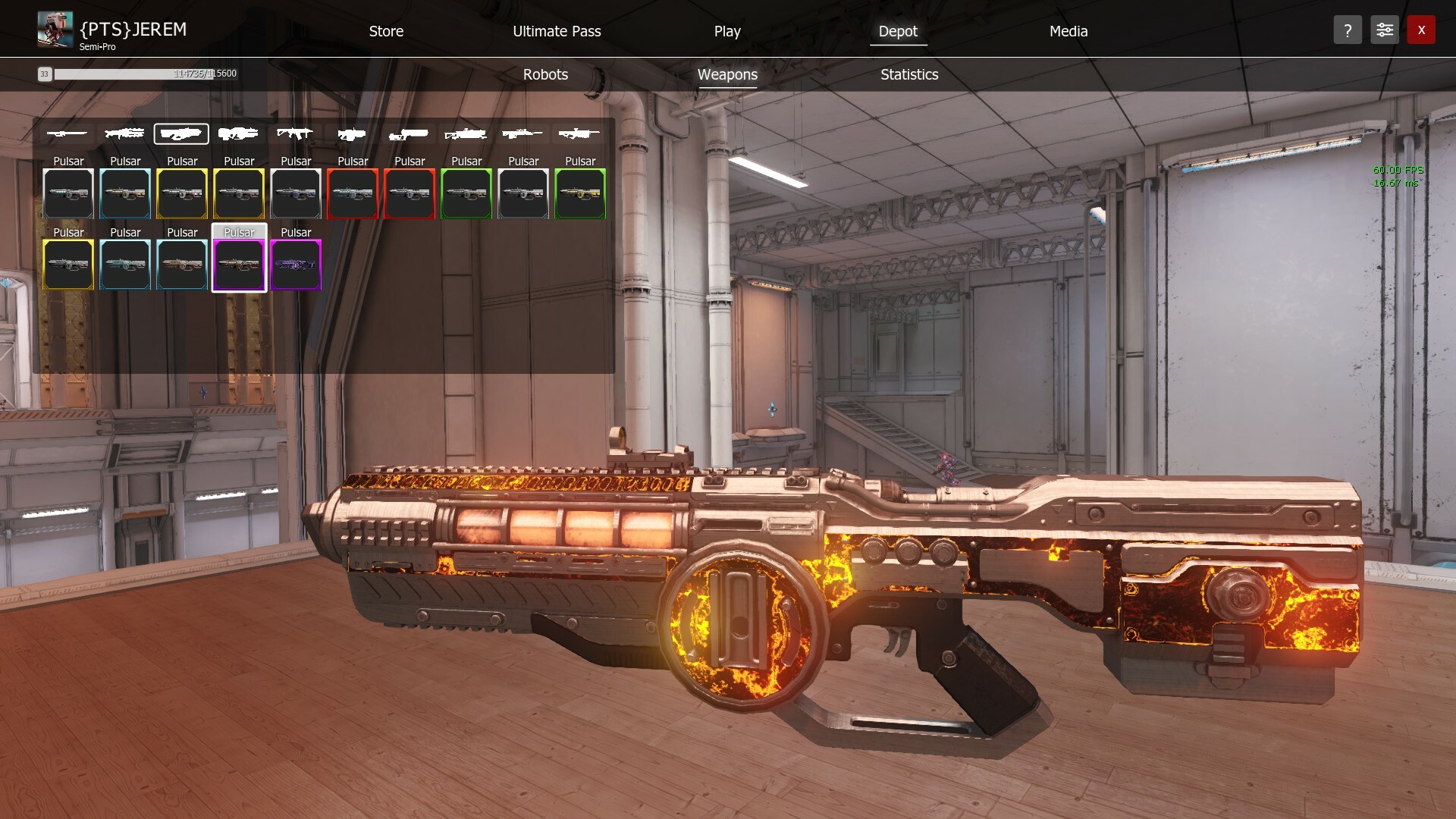Check the level 33 experience progress bar
The width and height of the screenshot is (1456, 819).
[136, 74]
